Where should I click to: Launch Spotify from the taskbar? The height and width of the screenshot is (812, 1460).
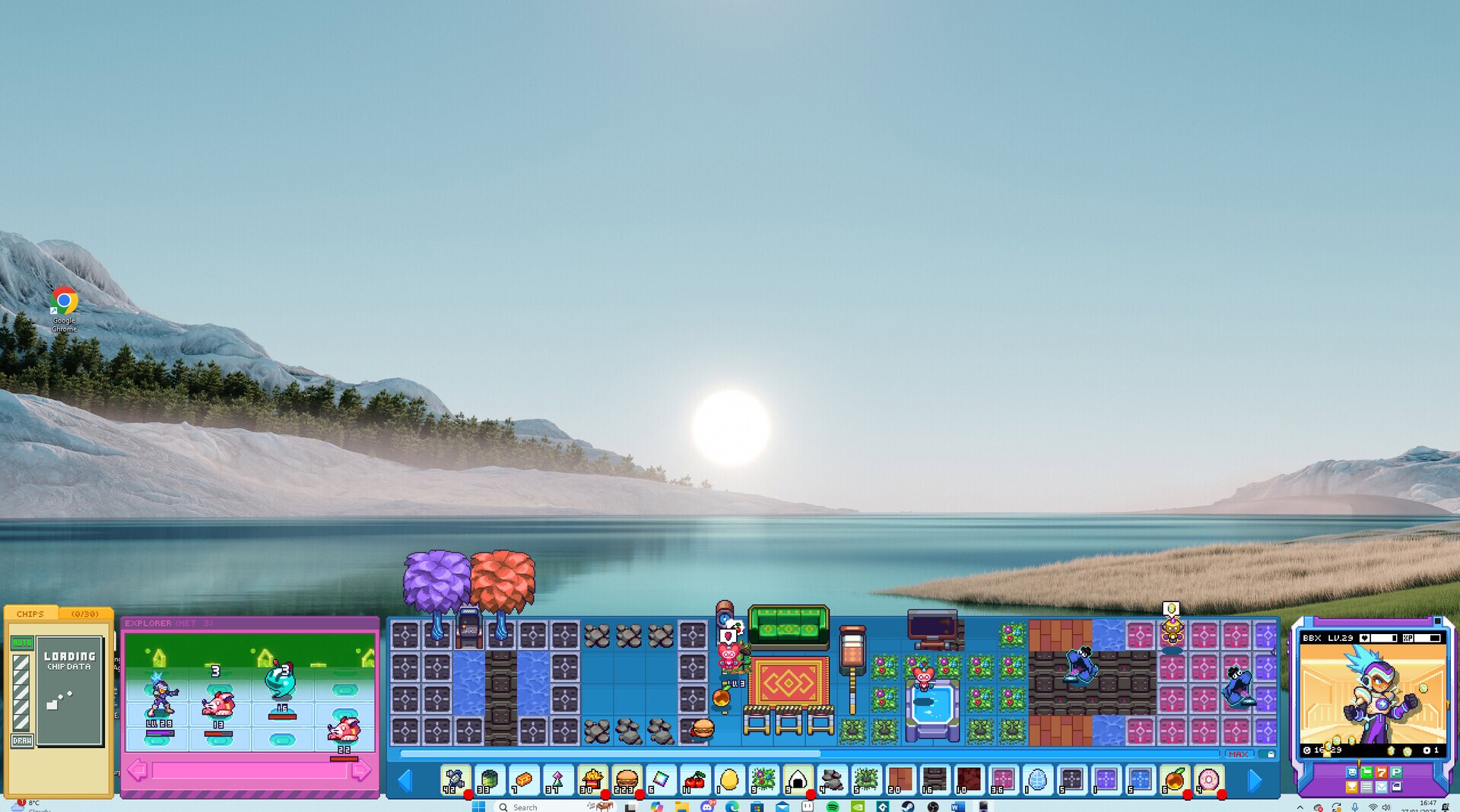(x=831, y=807)
